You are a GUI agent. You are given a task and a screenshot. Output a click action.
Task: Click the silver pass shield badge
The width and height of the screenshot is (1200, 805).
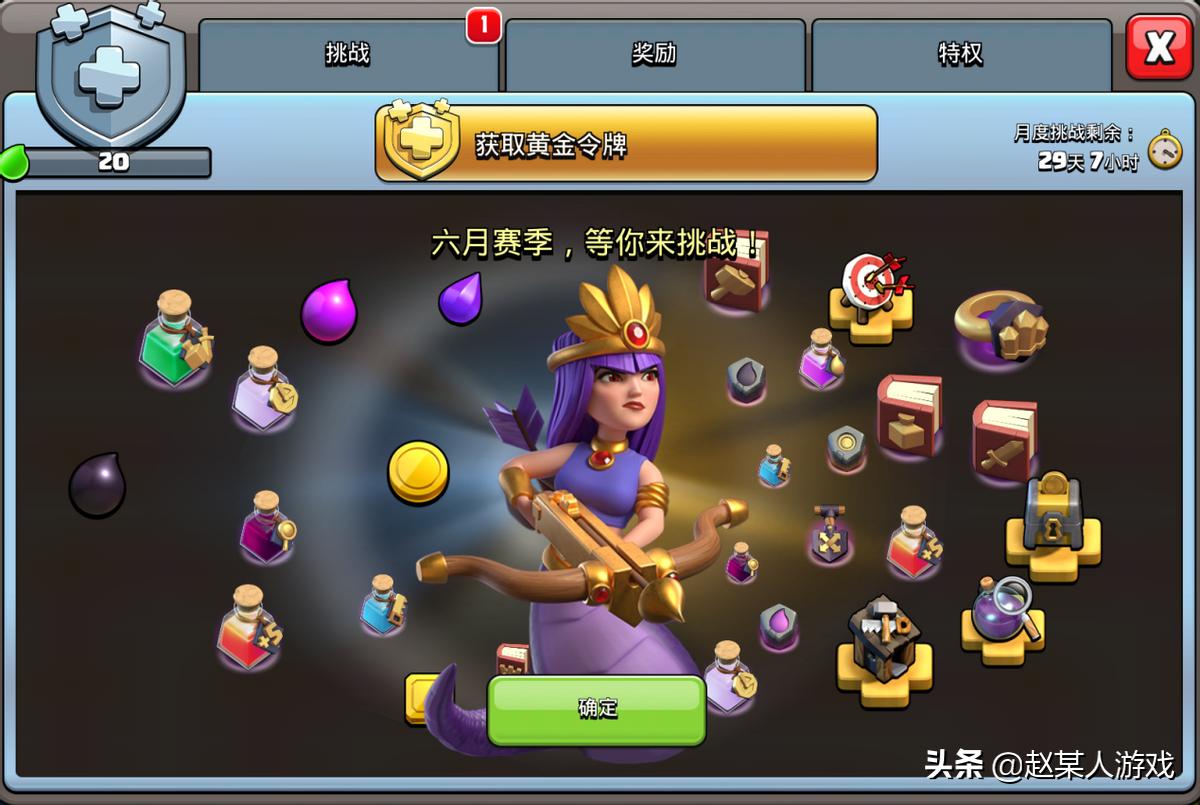click(110, 80)
